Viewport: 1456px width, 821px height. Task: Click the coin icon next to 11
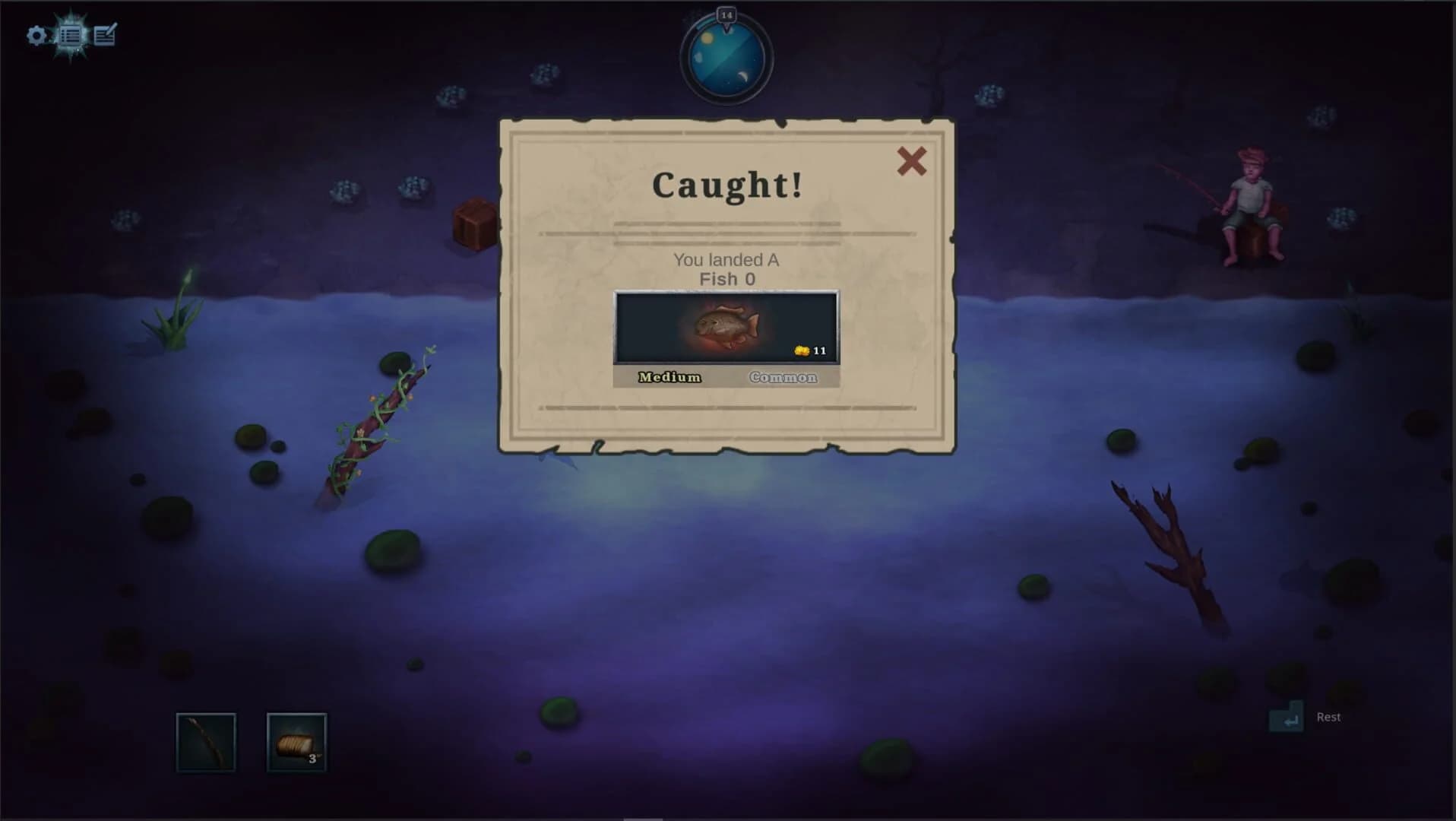[800, 350]
